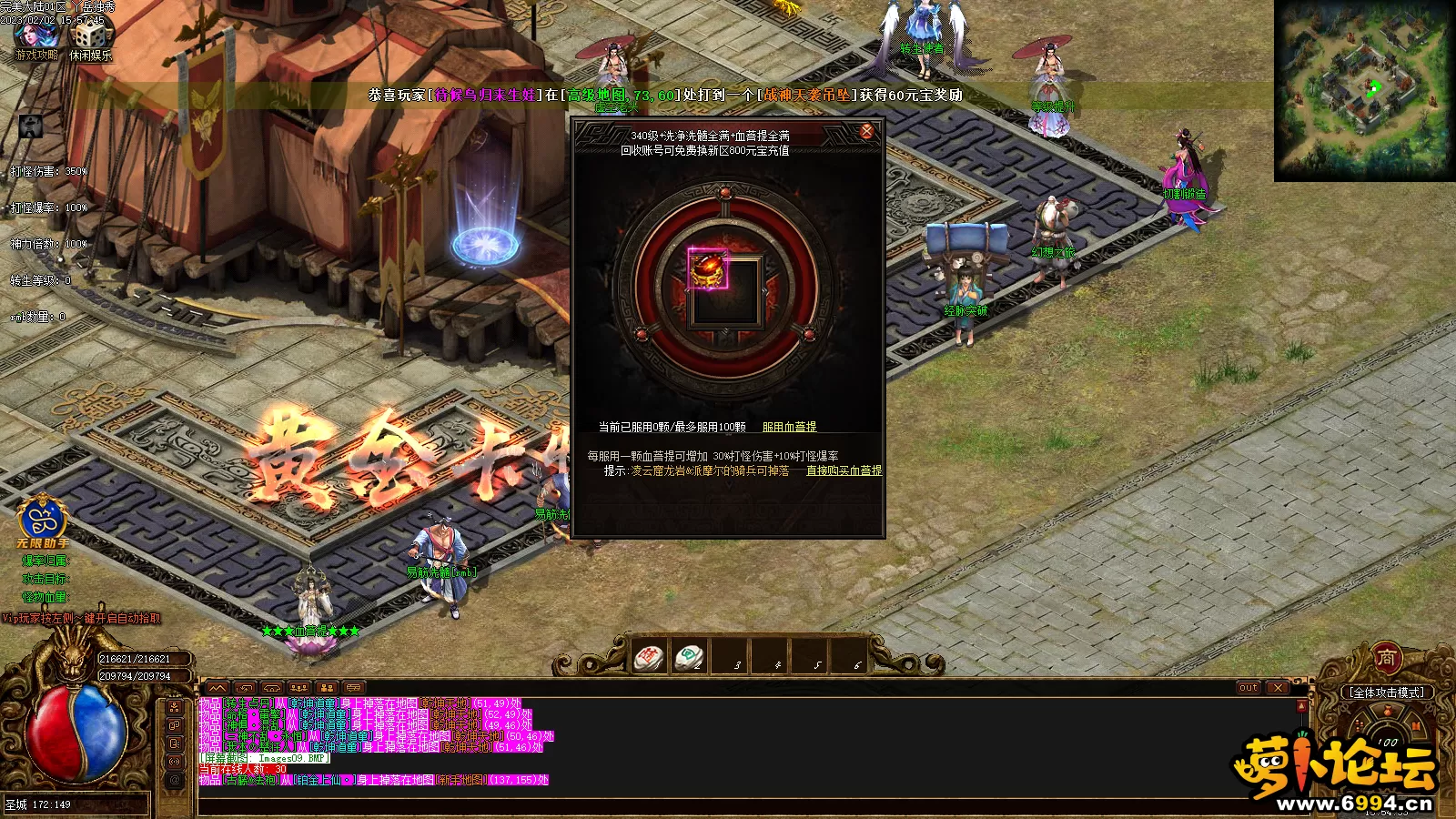Click the minimap
Viewport: 1456px width, 819px height.
(1362, 90)
